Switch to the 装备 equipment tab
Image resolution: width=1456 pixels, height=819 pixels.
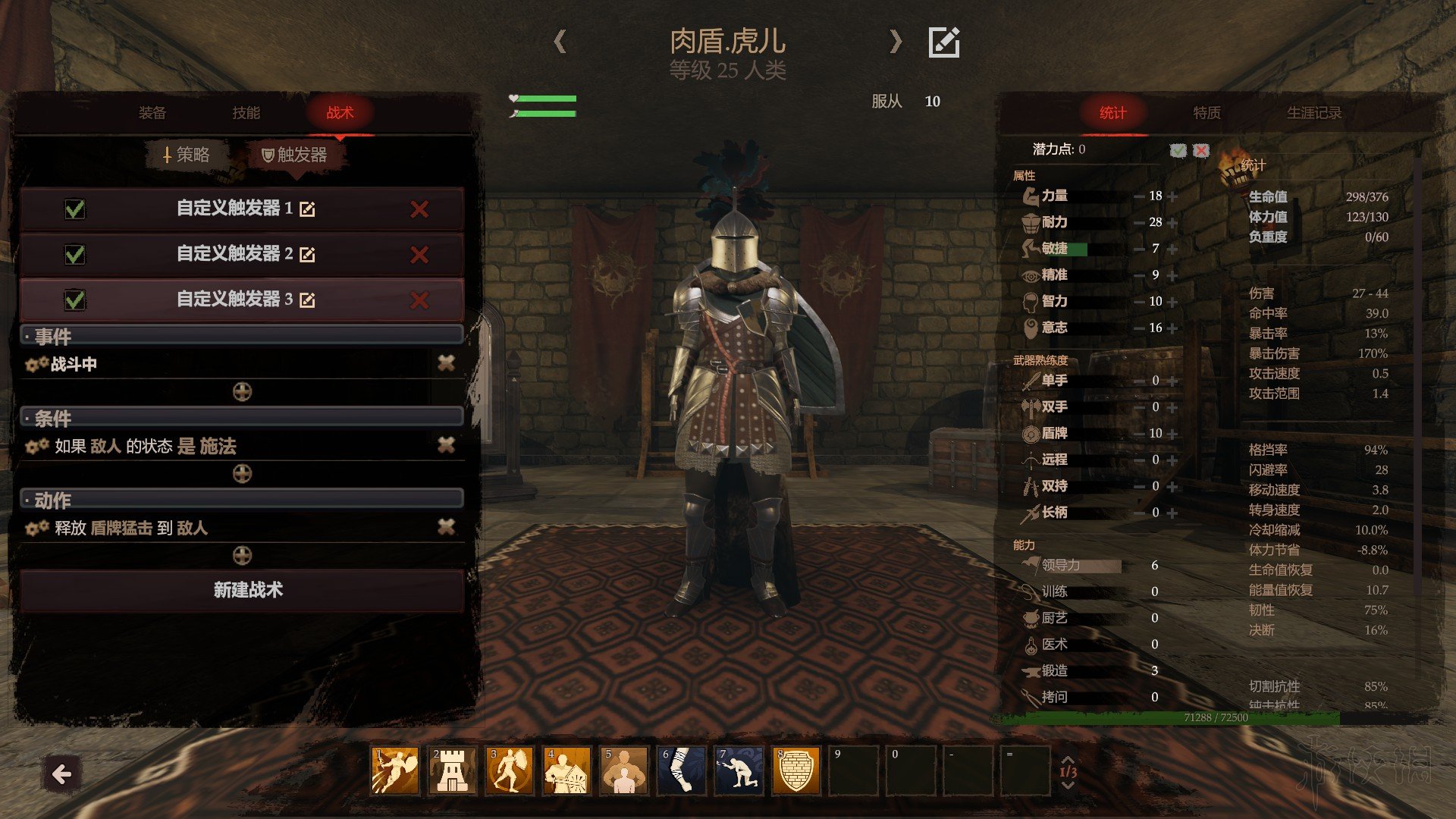click(152, 113)
